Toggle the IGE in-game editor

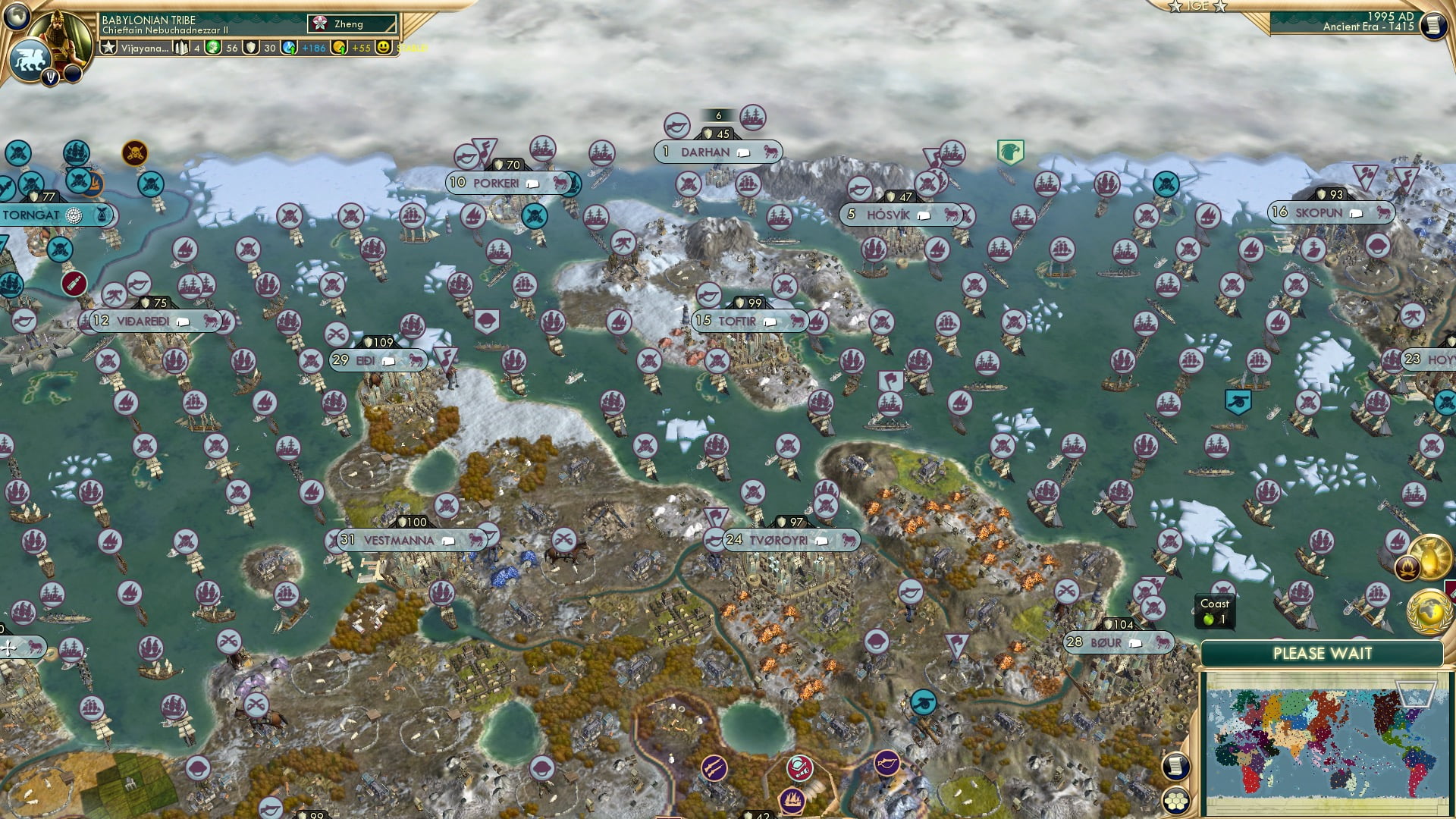1197,7
